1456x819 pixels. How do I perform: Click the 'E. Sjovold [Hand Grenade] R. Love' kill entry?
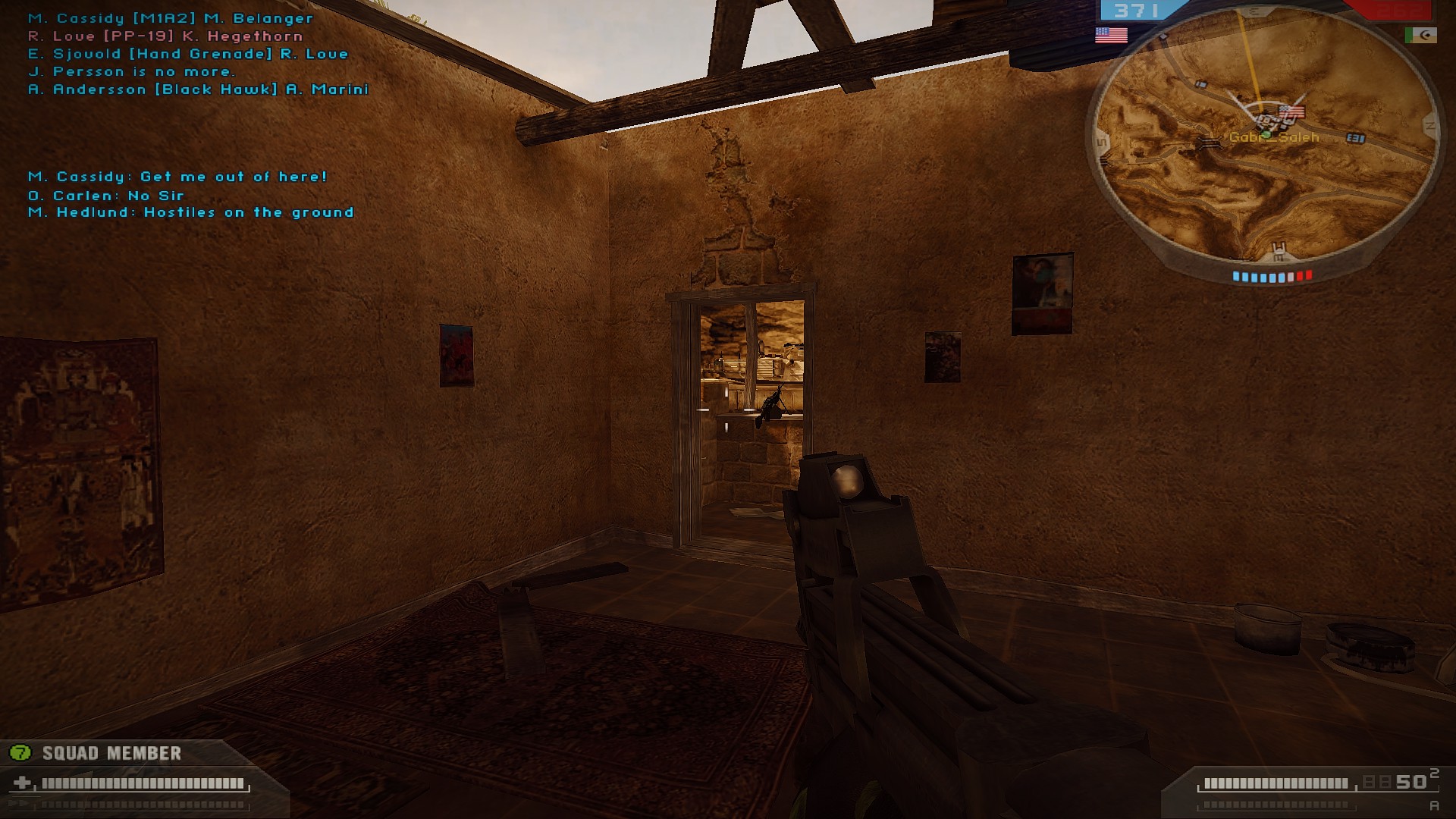tap(187, 53)
